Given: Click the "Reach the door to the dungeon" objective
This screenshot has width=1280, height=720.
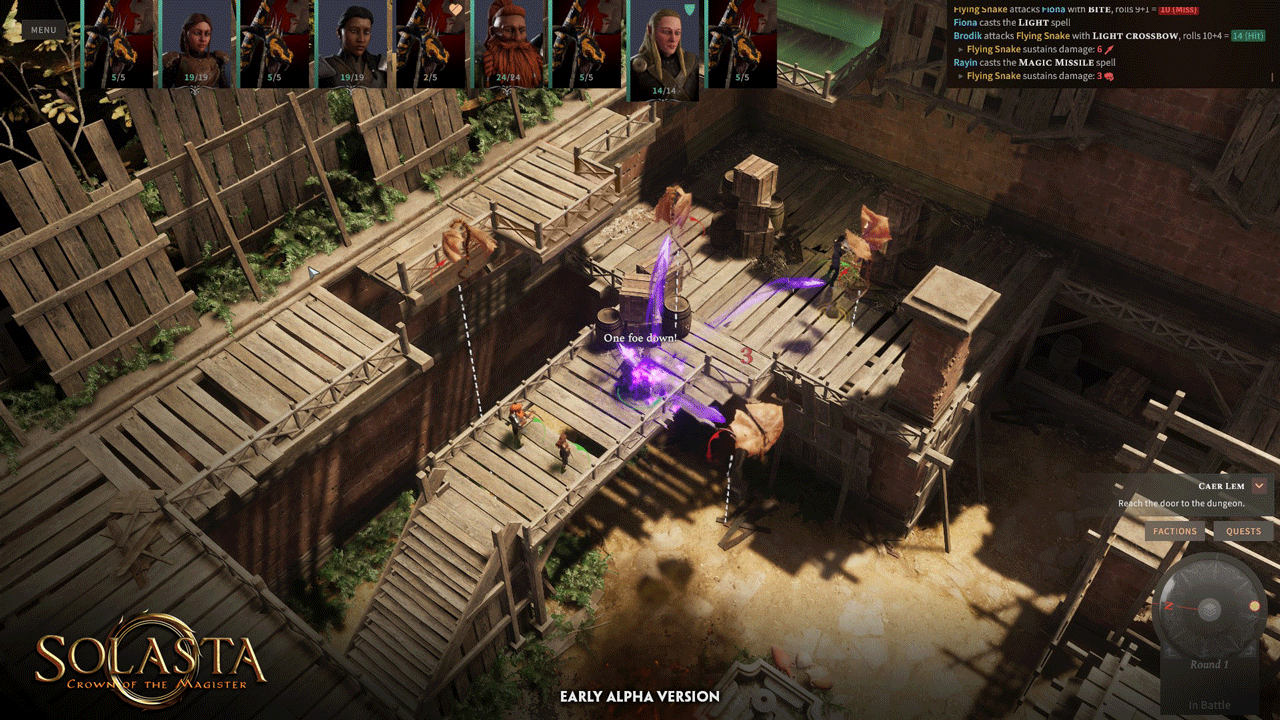Looking at the screenshot, I should 1181,504.
